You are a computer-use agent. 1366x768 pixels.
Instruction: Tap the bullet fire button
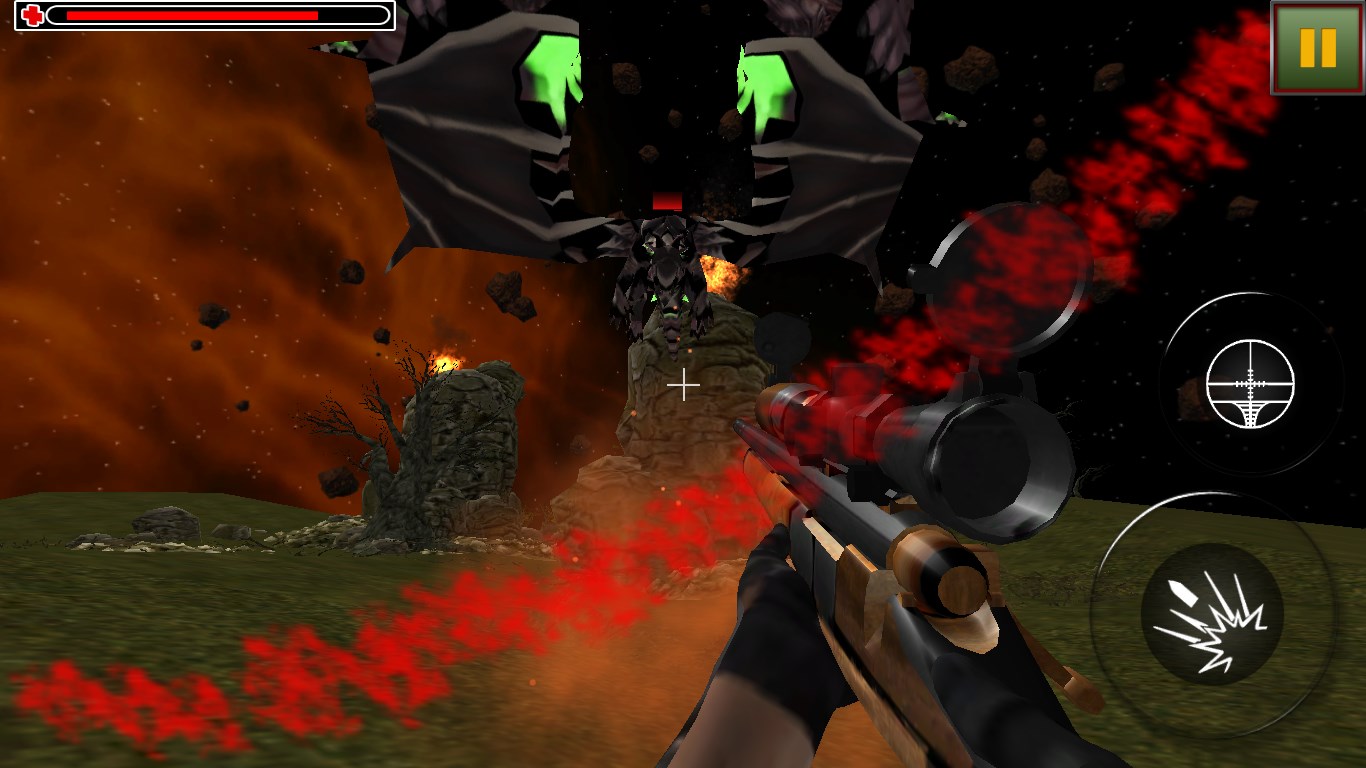tap(1212, 614)
